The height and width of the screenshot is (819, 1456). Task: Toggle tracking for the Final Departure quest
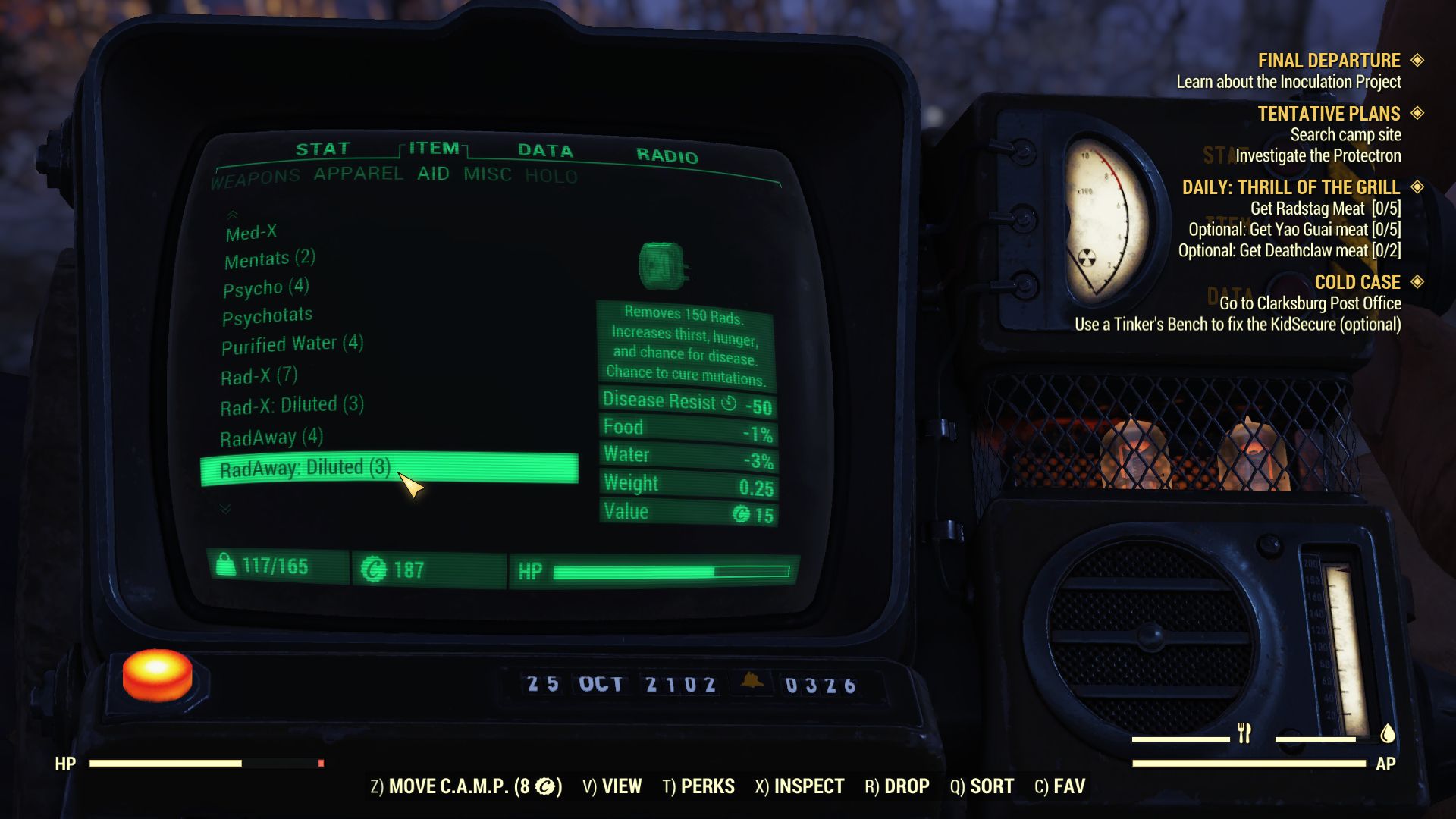(1417, 61)
